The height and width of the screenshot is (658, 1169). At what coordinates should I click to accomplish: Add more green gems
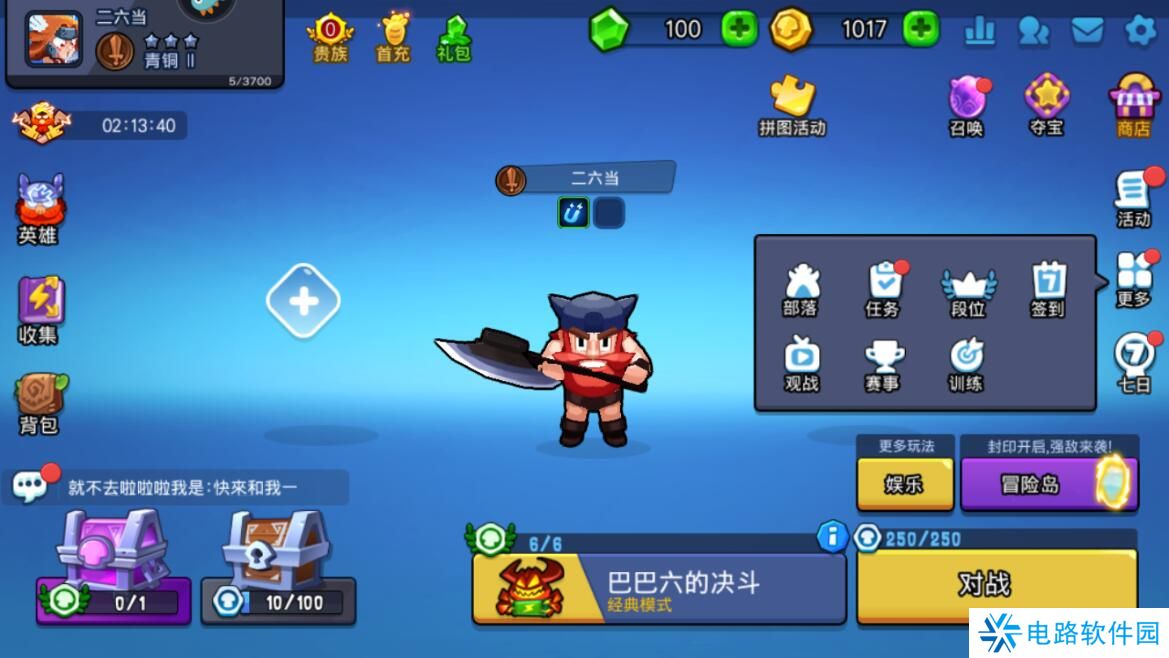739,29
